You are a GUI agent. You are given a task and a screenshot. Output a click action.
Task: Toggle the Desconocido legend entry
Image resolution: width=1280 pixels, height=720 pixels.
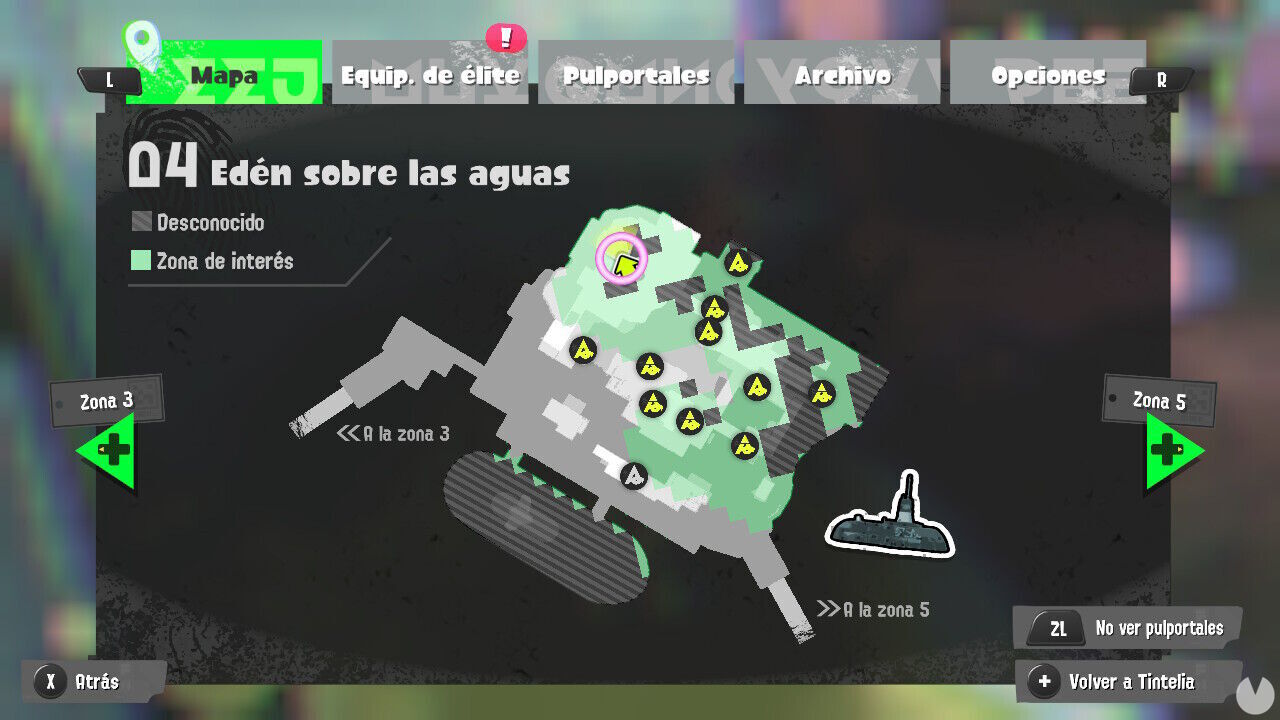200,222
